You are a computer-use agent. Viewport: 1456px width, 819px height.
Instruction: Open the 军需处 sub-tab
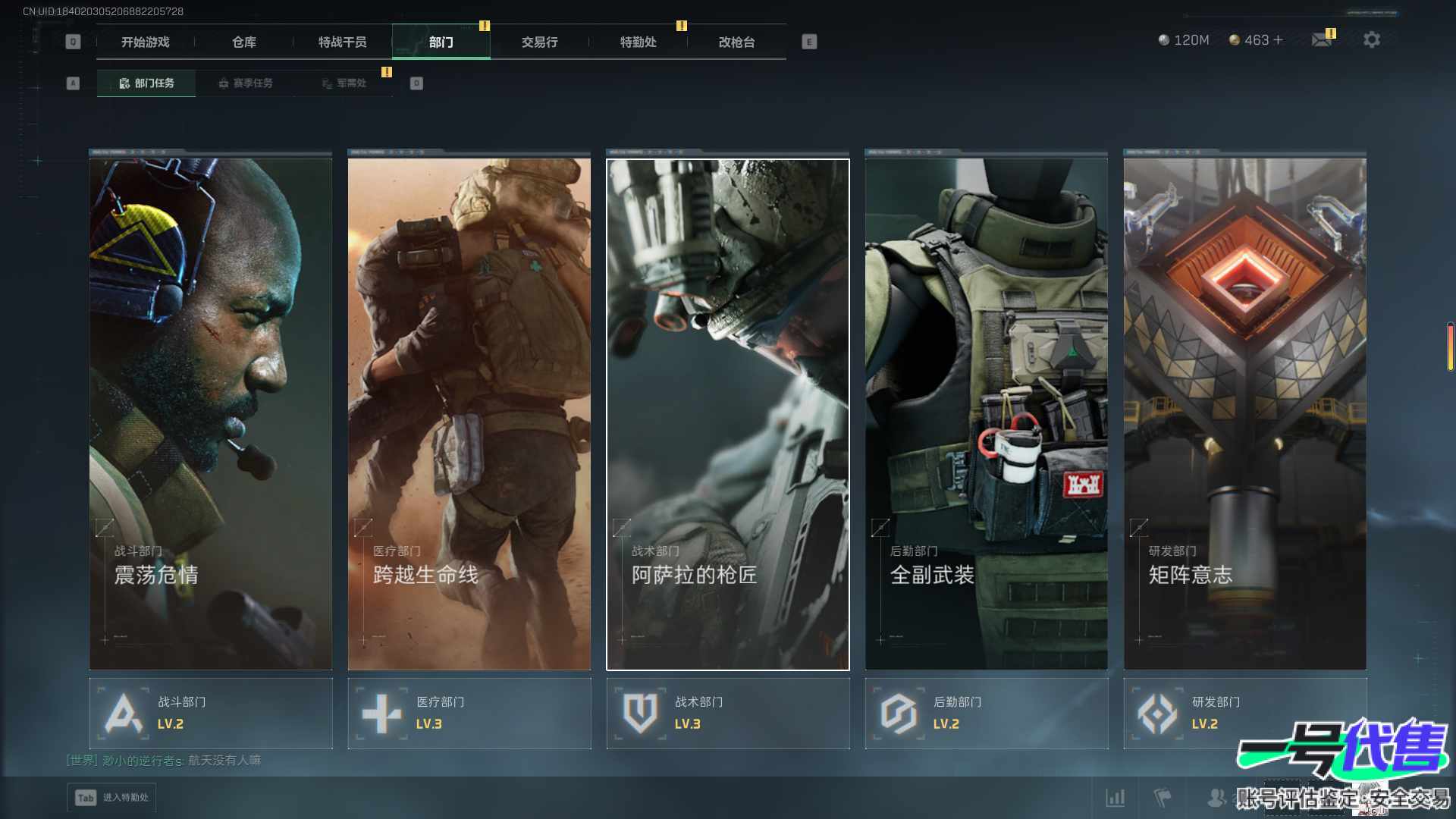click(x=344, y=83)
